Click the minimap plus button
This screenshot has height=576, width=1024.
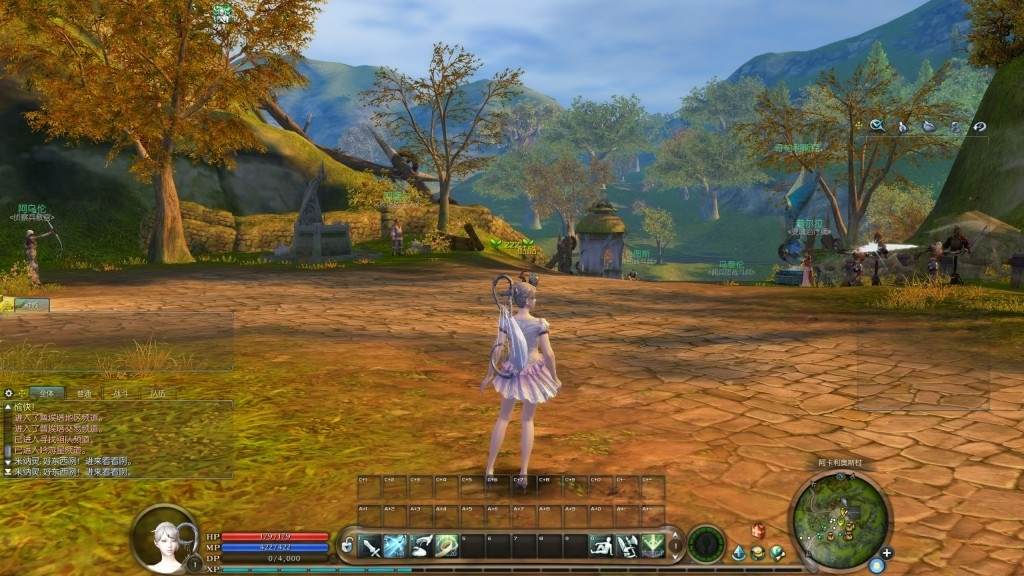tap(886, 552)
